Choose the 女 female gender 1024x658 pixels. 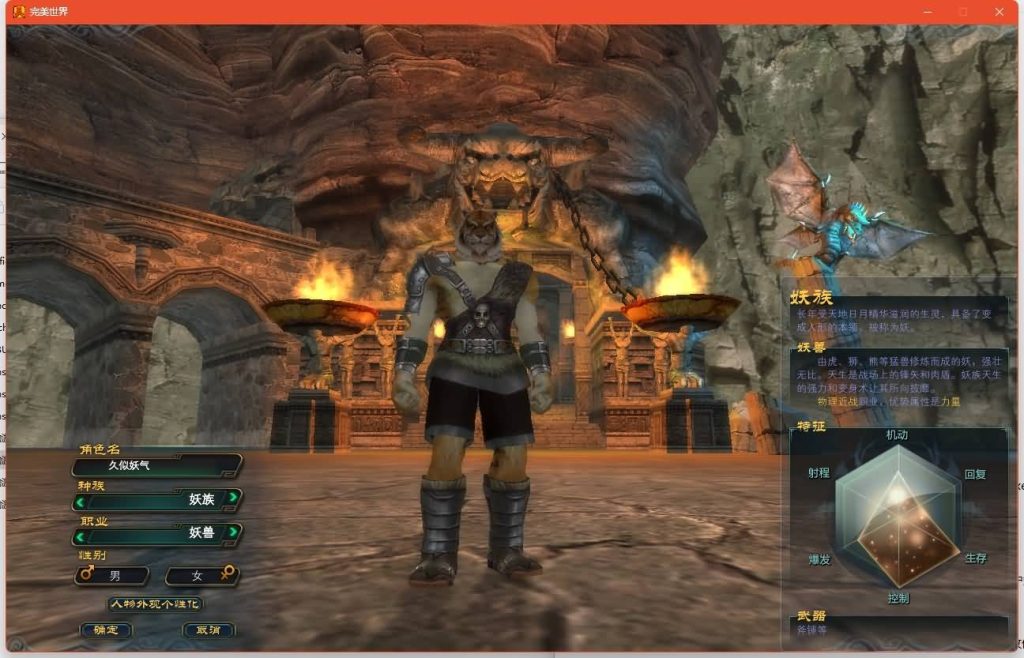point(202,575)
